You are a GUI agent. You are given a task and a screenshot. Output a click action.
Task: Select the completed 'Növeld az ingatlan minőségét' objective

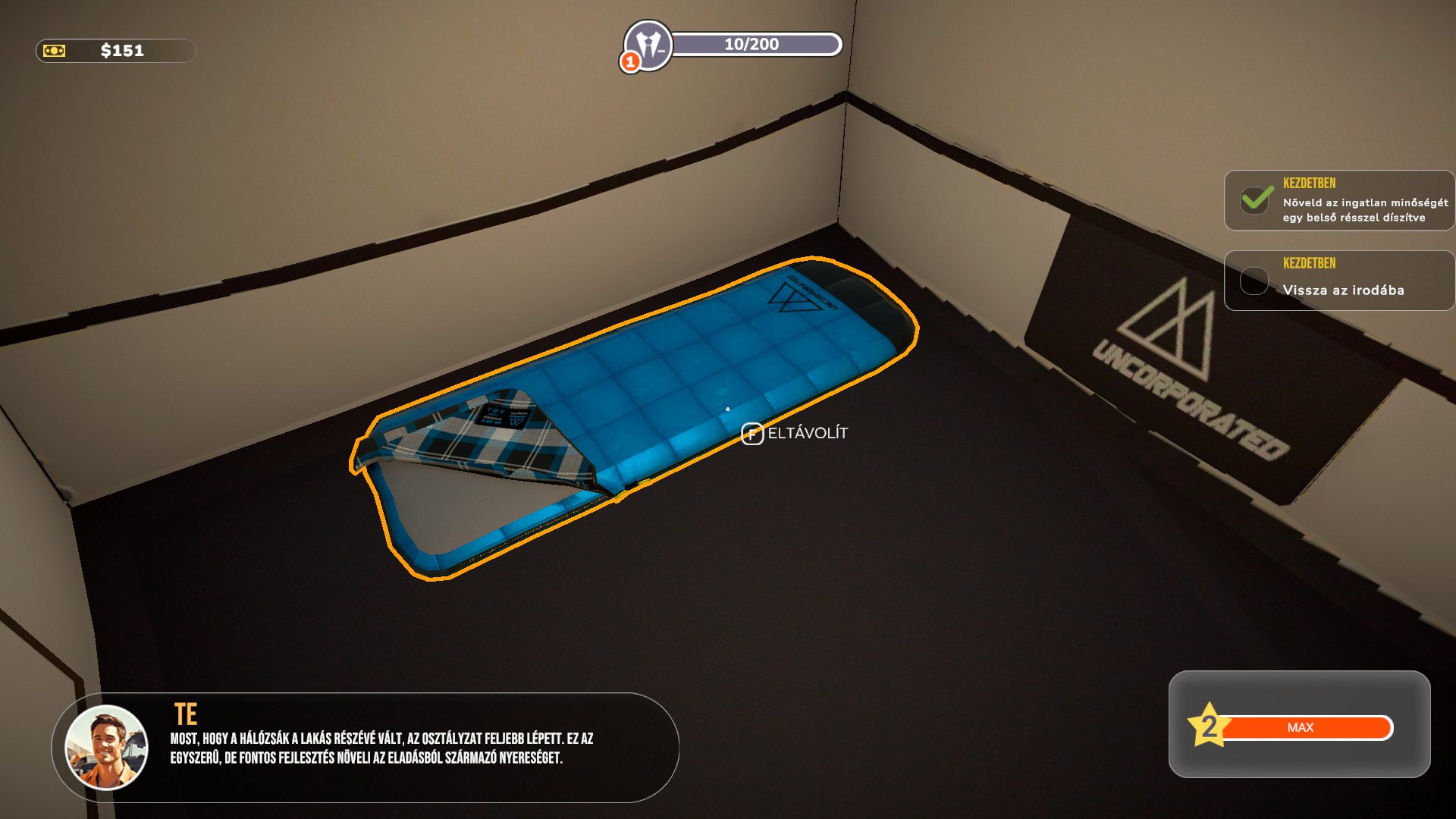pyautogui.click(x=1339, y=201)
